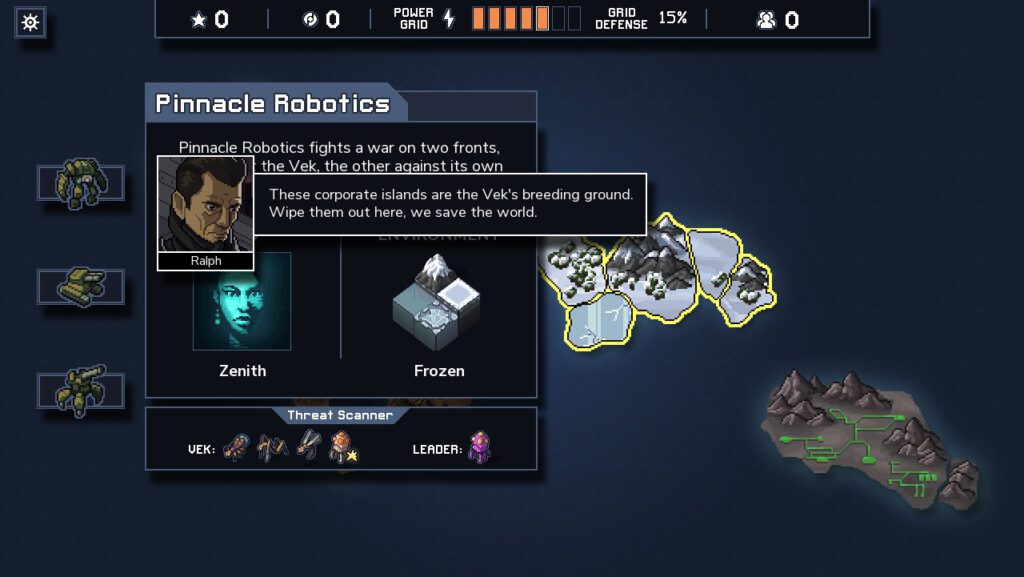Inspect the winged Vek threat icon
The image size is (1024, 577).
tap(309, 446)
